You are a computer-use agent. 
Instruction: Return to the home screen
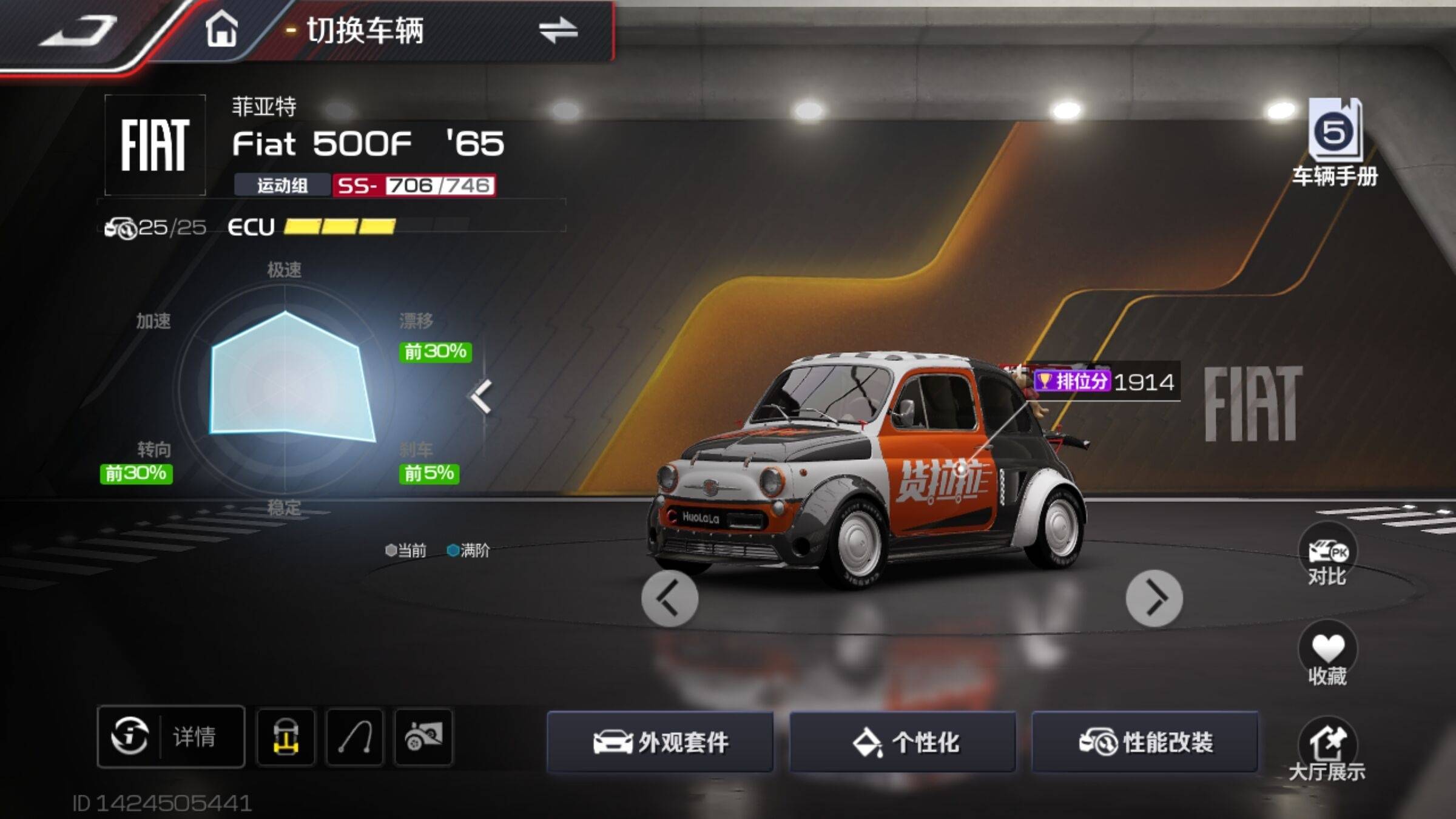(x=221, y=29)
